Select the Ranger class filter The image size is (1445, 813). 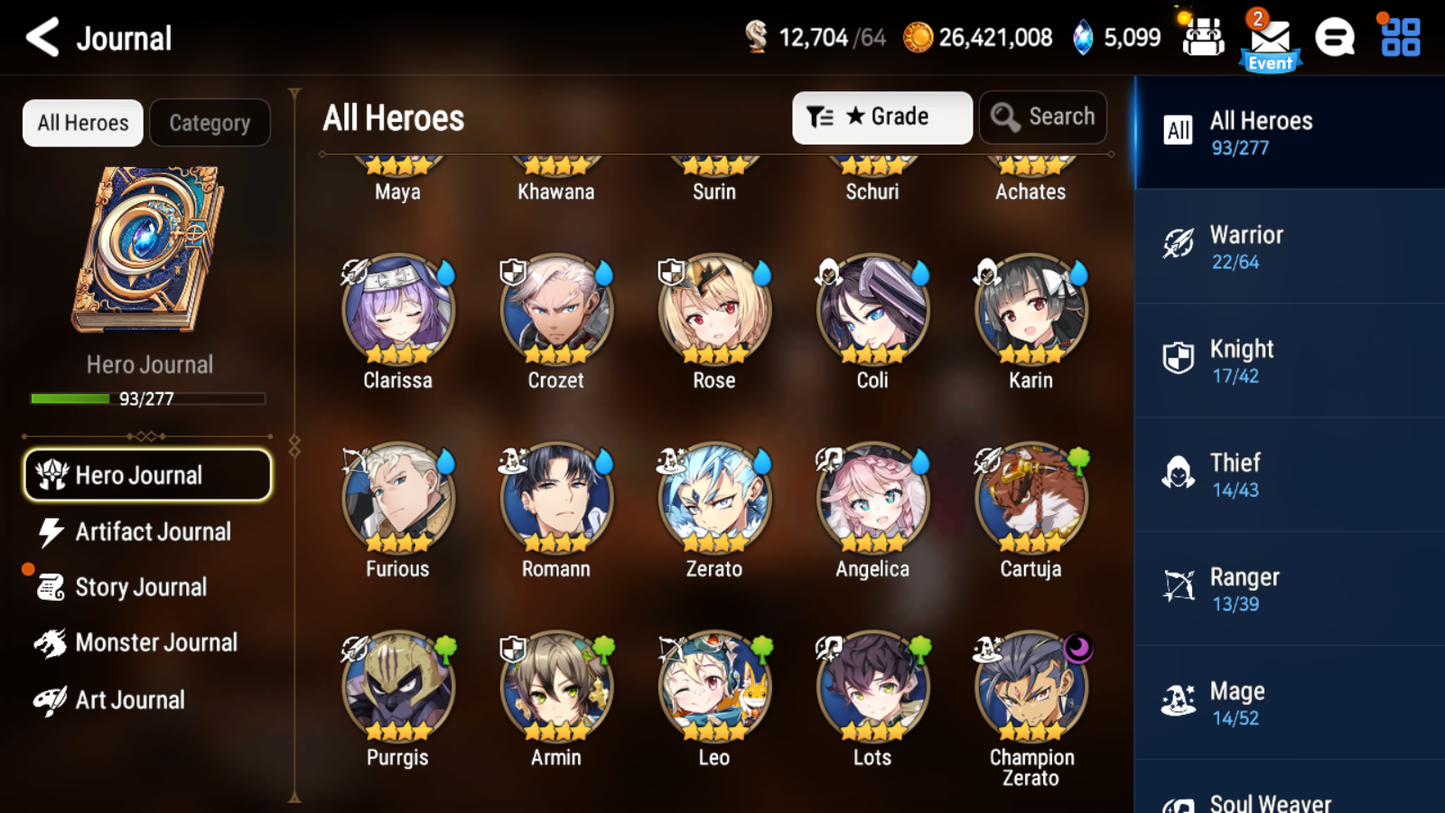tap(1288, 588)
